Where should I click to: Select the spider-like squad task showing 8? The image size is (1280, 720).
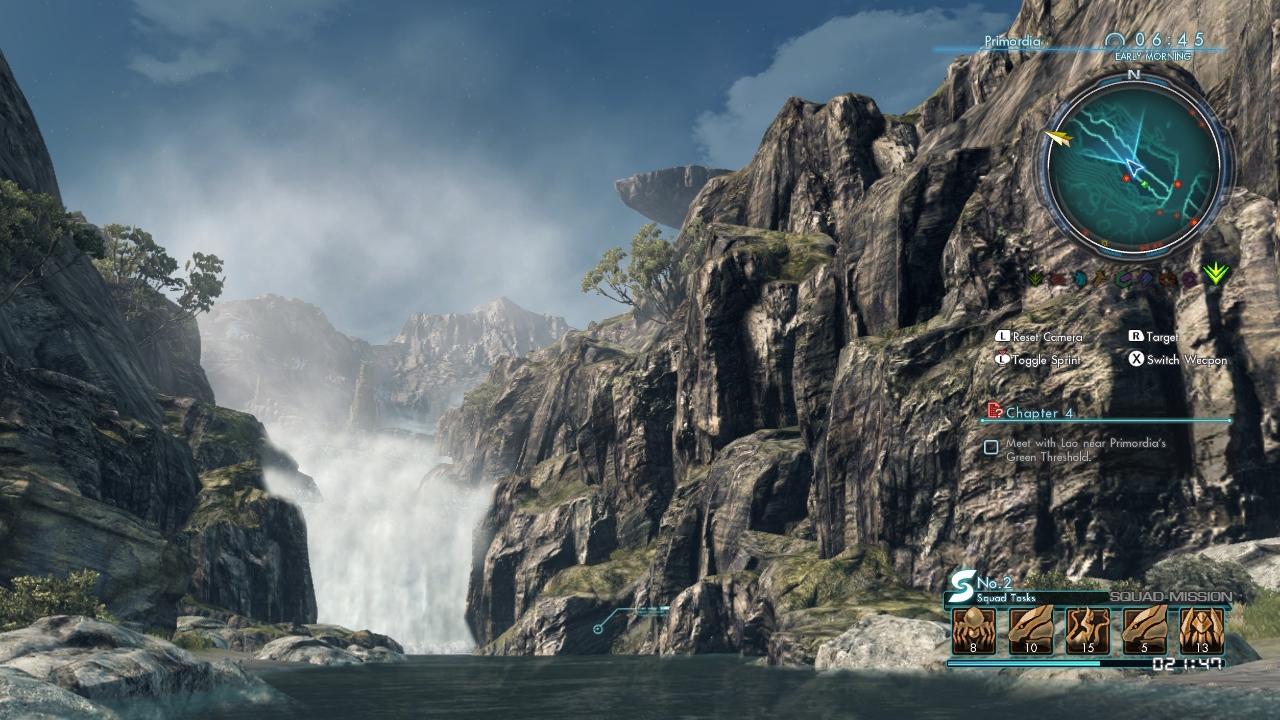pos(973,631)
